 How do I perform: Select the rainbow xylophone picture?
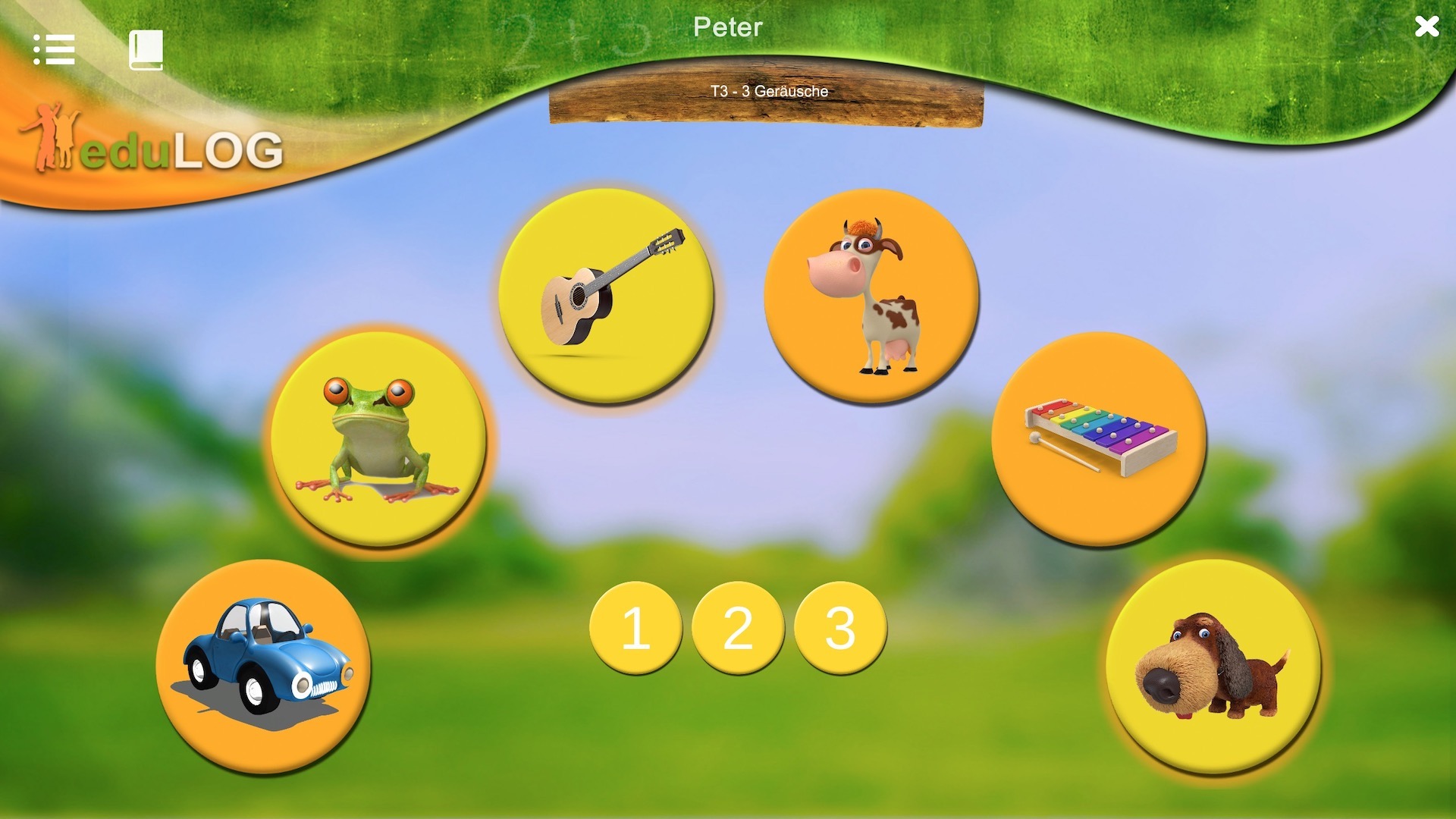(x=1099, y=438)
